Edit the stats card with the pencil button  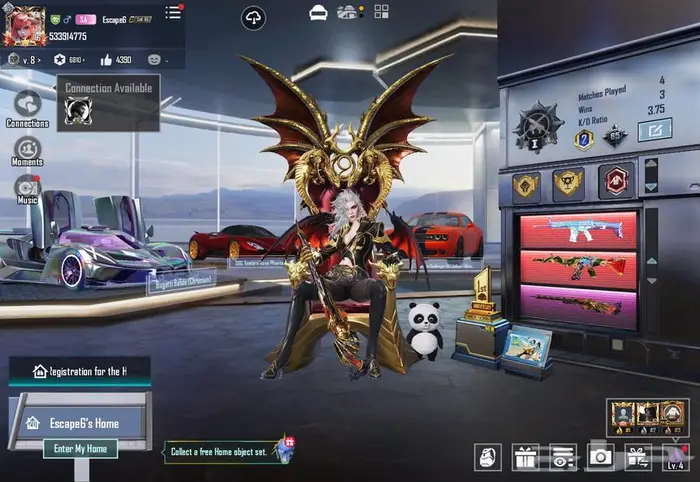coord(655,129)
